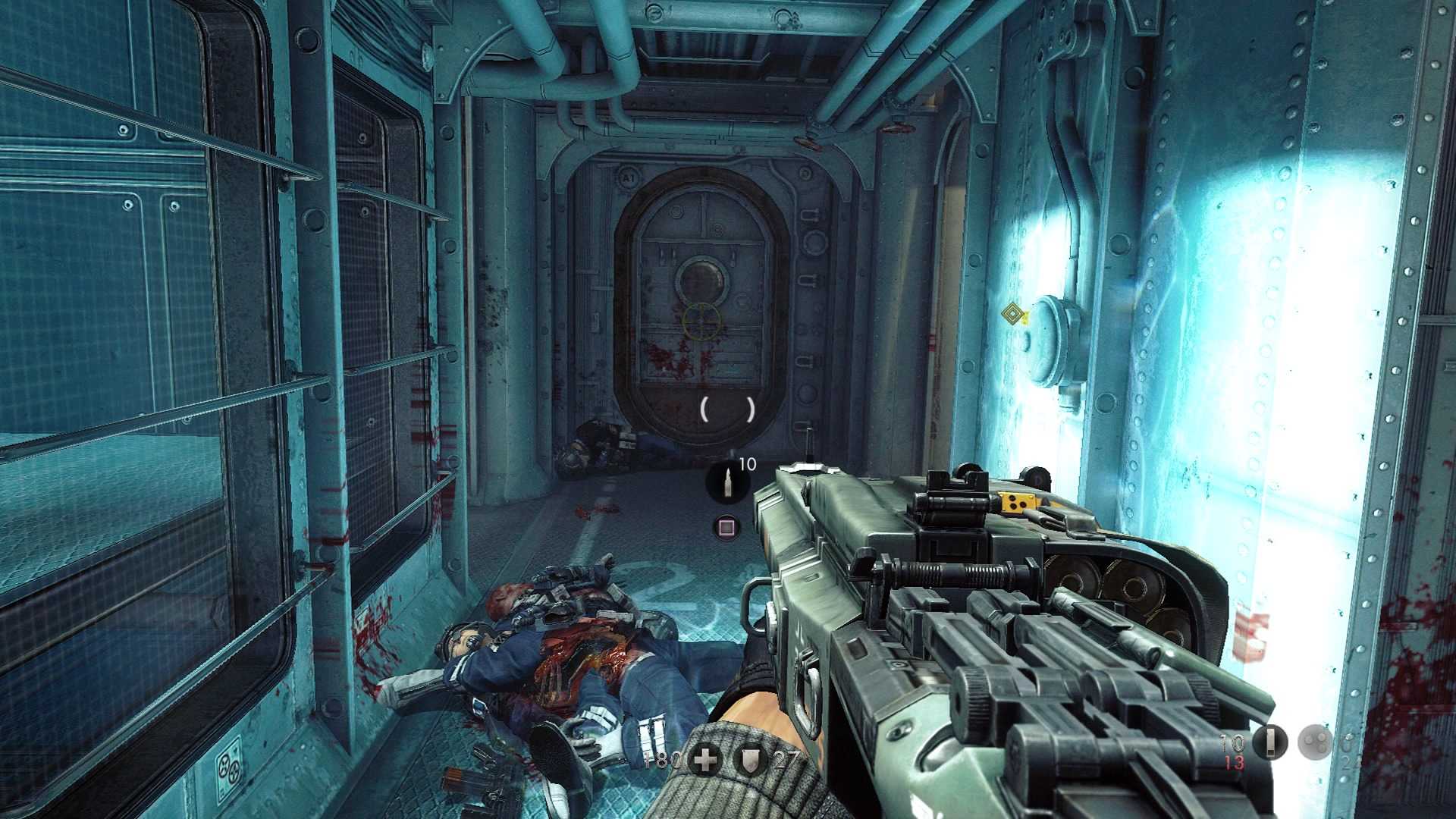The image size is (1456, 819).
Task: Click the pickup count label showing 10
Action: click(x=748, y=462)
